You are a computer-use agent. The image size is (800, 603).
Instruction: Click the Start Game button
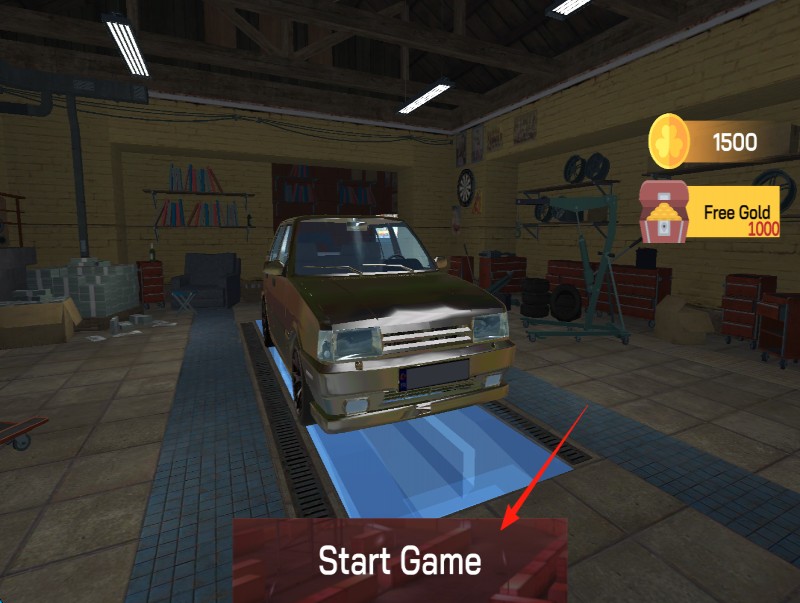[x=400, y=560]
